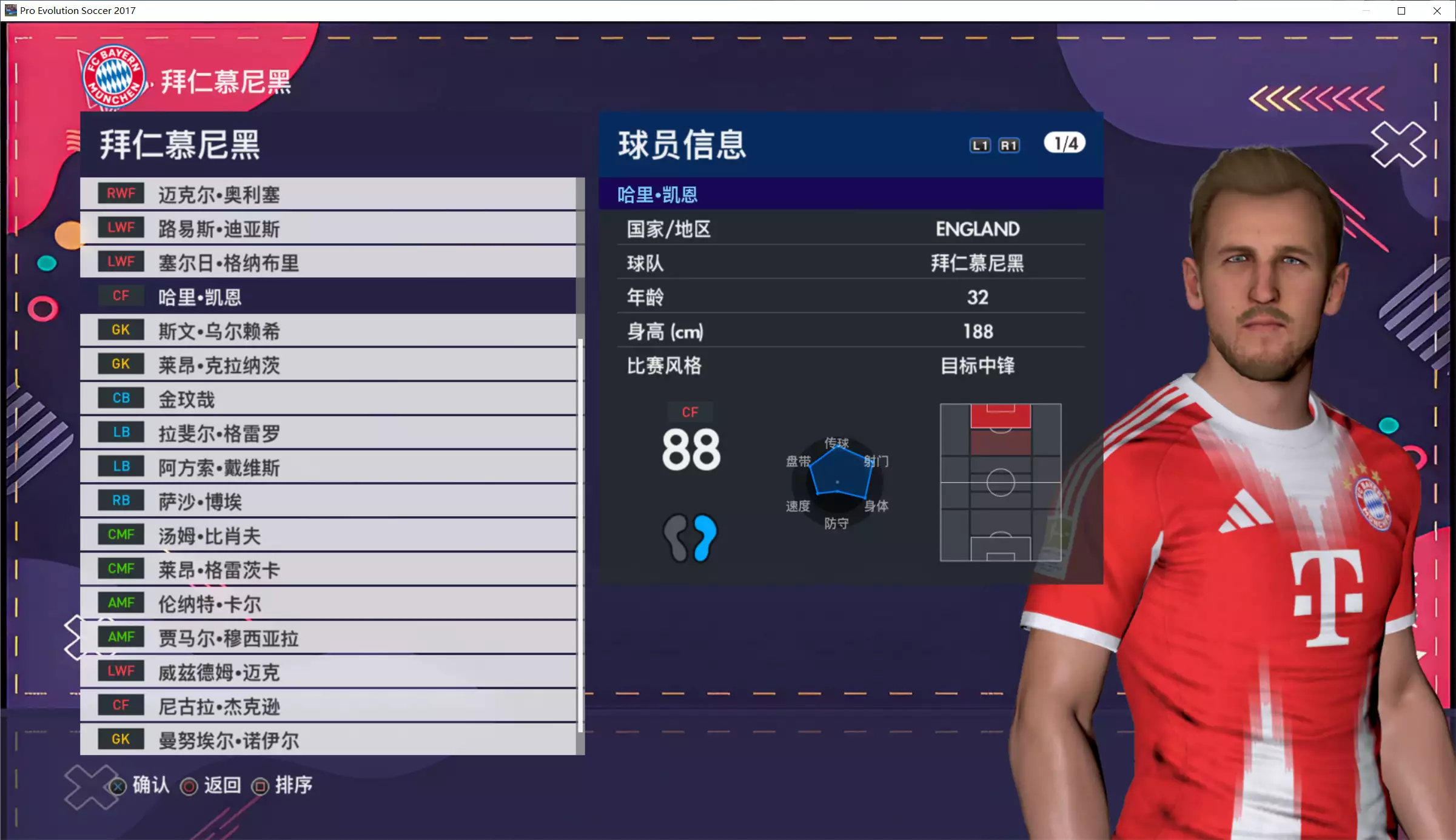Viewport: 1456px width, 840px height.
Task: Click the squad list scrollbar
Action: 580,534
